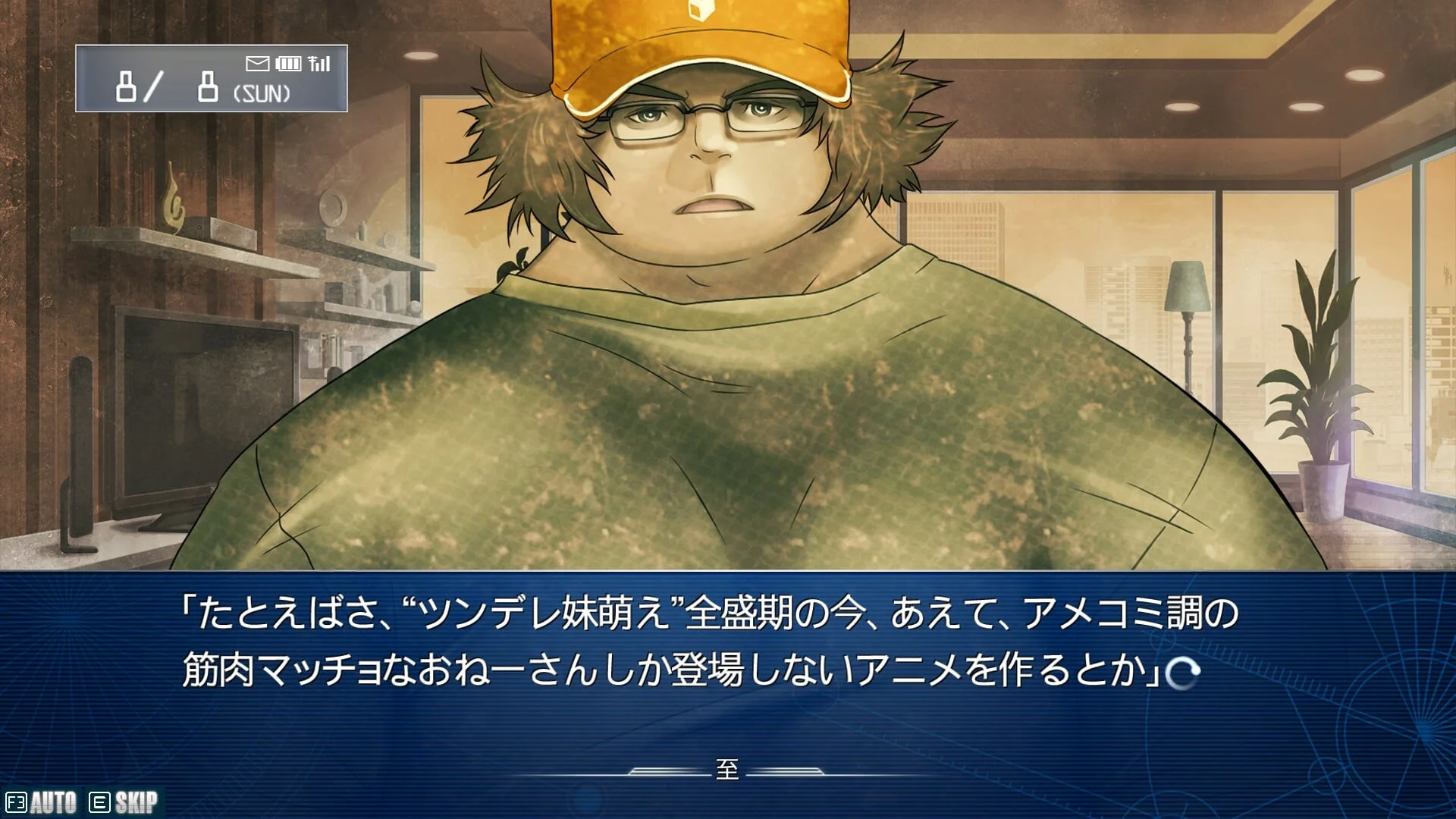Activate the SKIP dialogue button
This screenshot has width=1456, height=819.
[125, 802]
